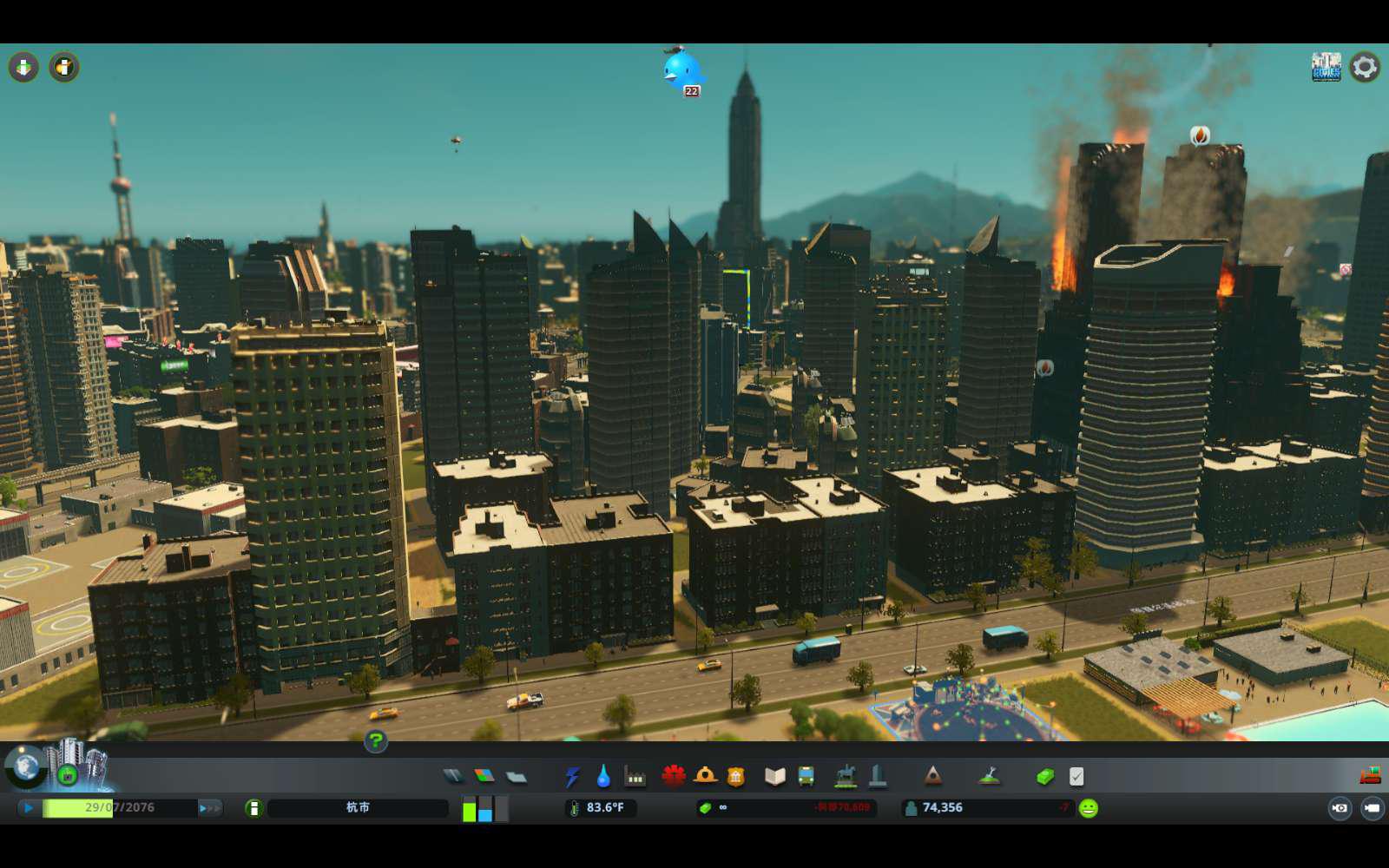1389x868 pixels.
Task: Open the parks statue menu
Action: 845,776
